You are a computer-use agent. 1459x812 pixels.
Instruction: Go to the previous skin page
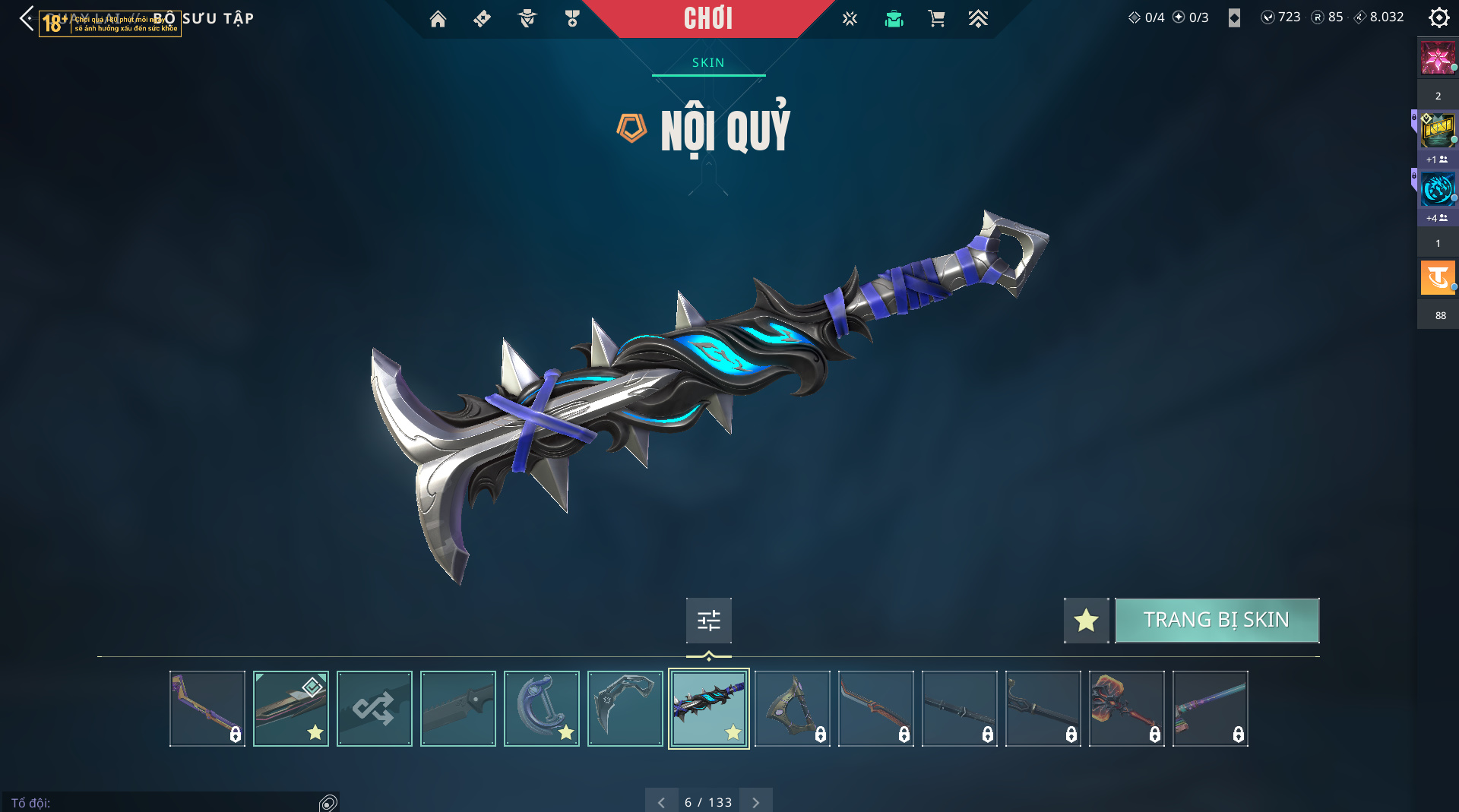pyautogui.click(x=661, y=801)
